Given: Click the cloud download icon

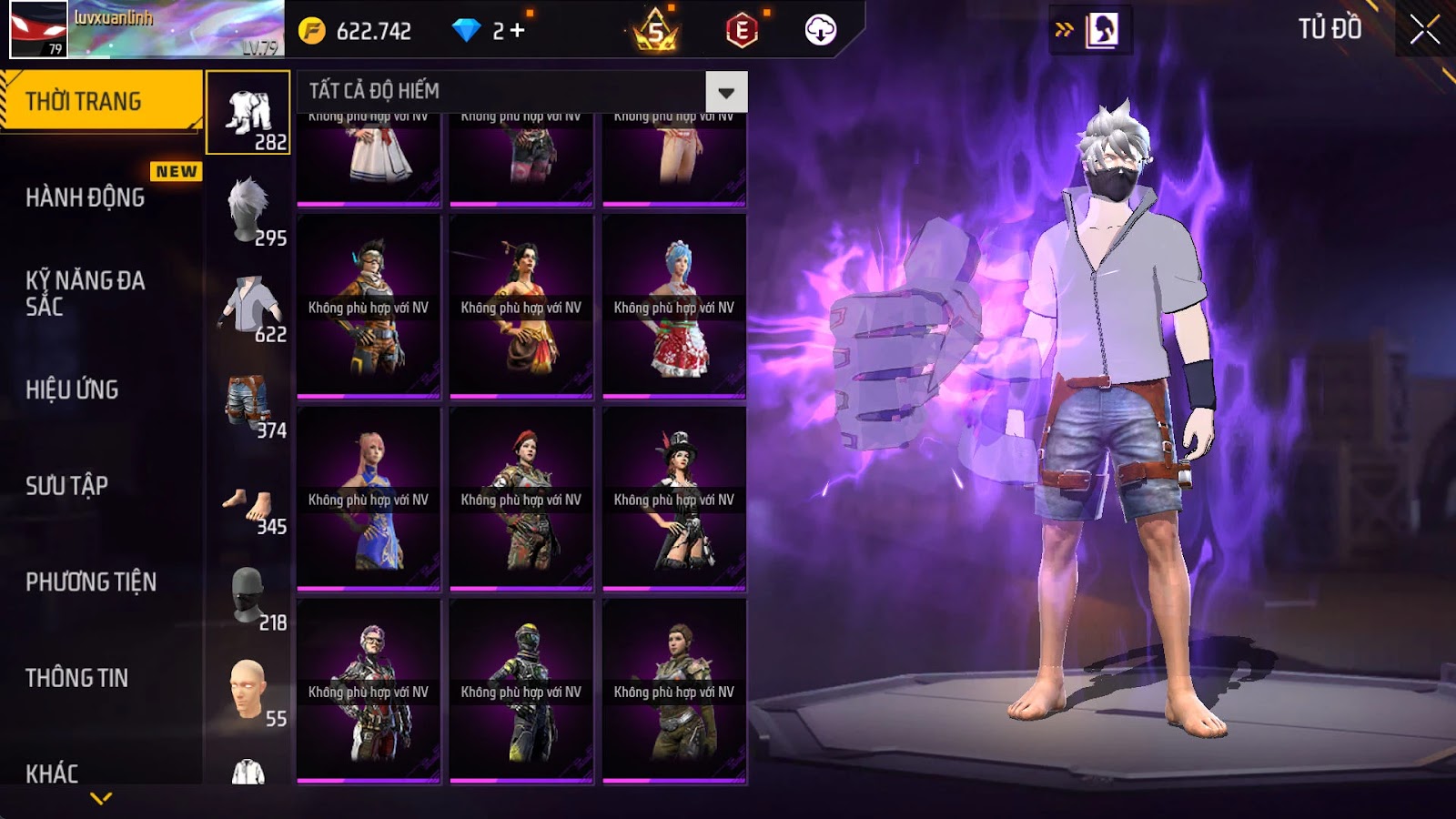Looking at the screenshot, I should [x=820, y=31].
